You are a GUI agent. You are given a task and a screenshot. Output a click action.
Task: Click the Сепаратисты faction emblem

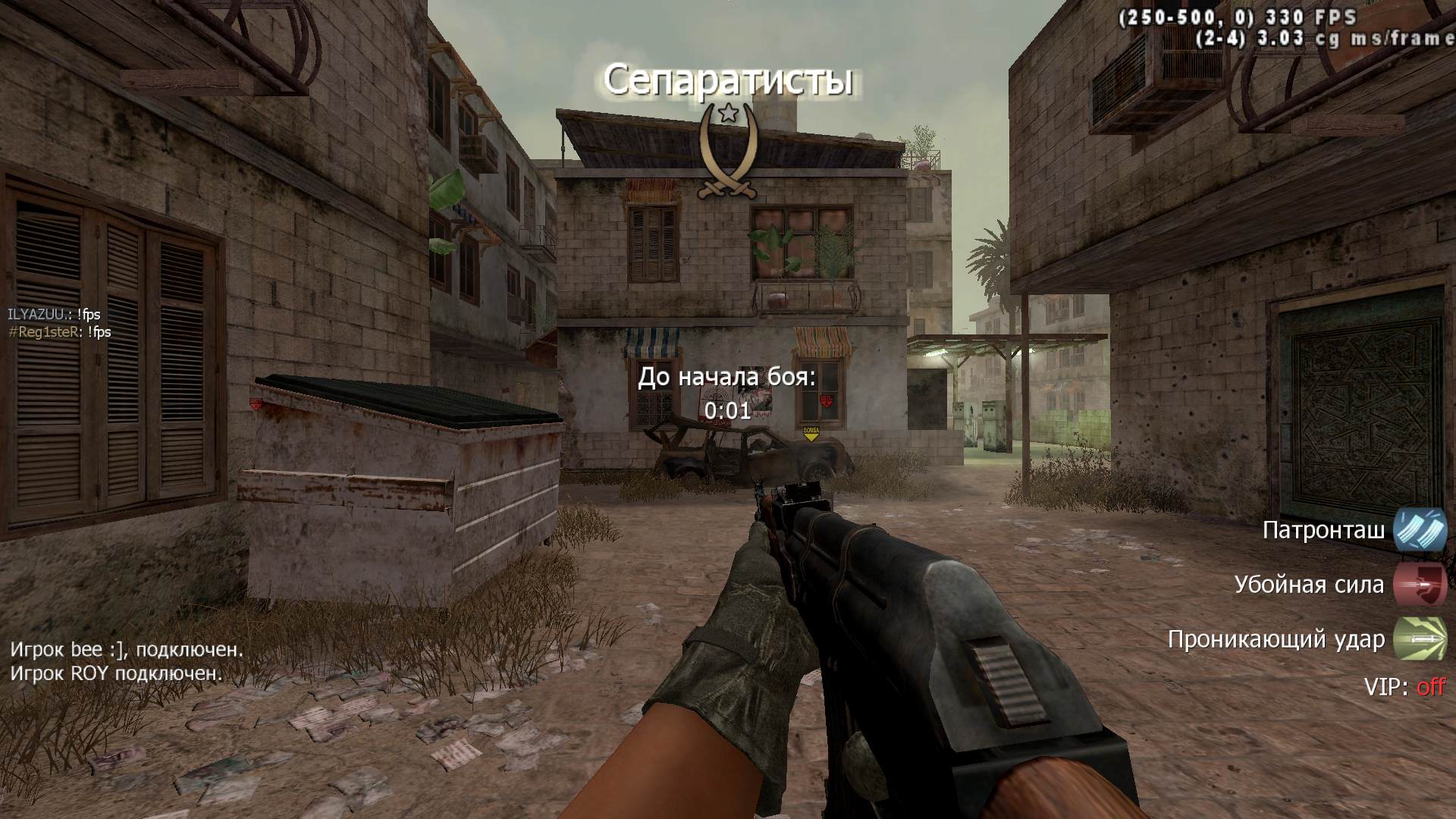[x=728, y=152]
